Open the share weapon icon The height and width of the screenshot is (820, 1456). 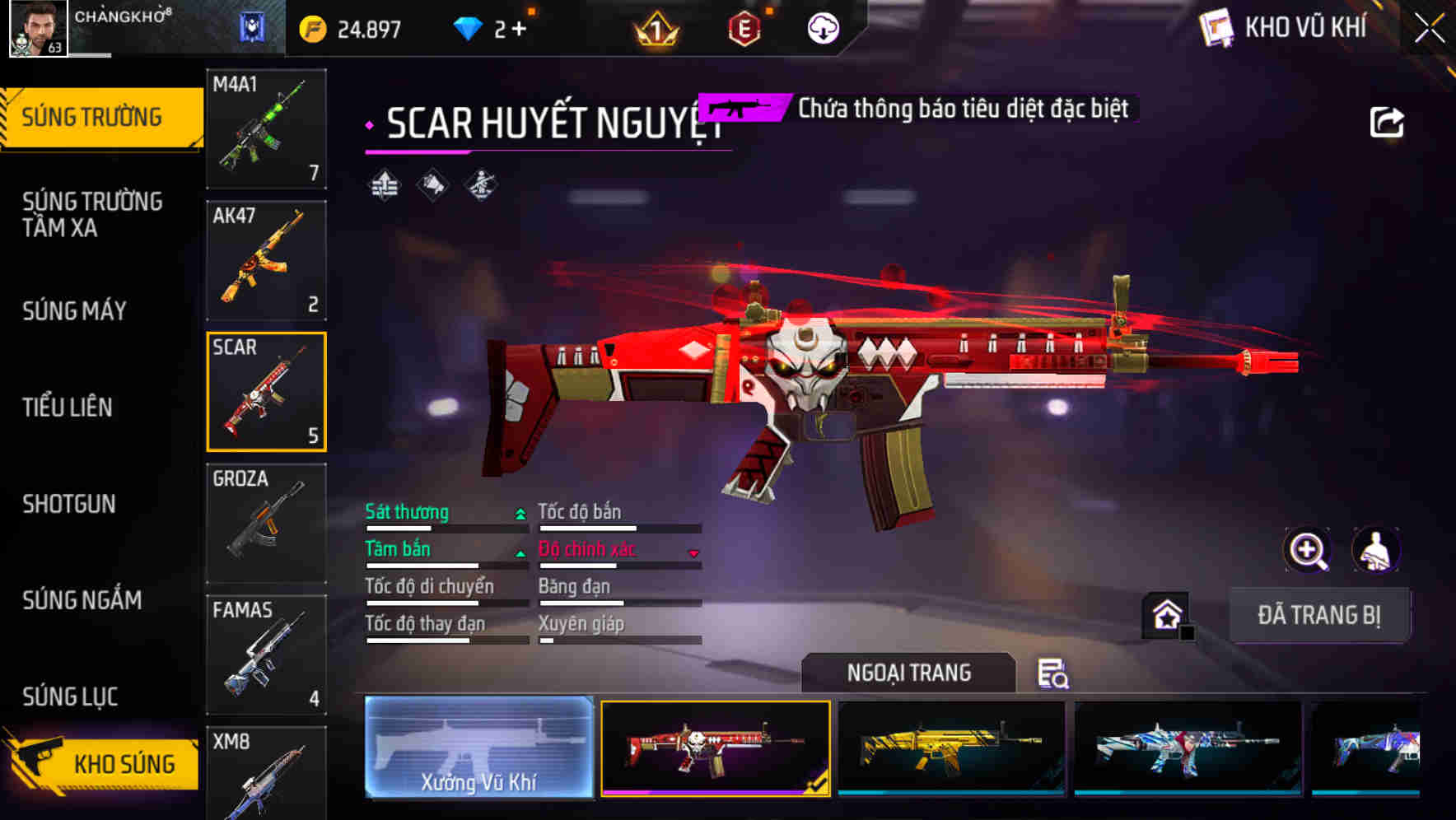pos(1388,120)
